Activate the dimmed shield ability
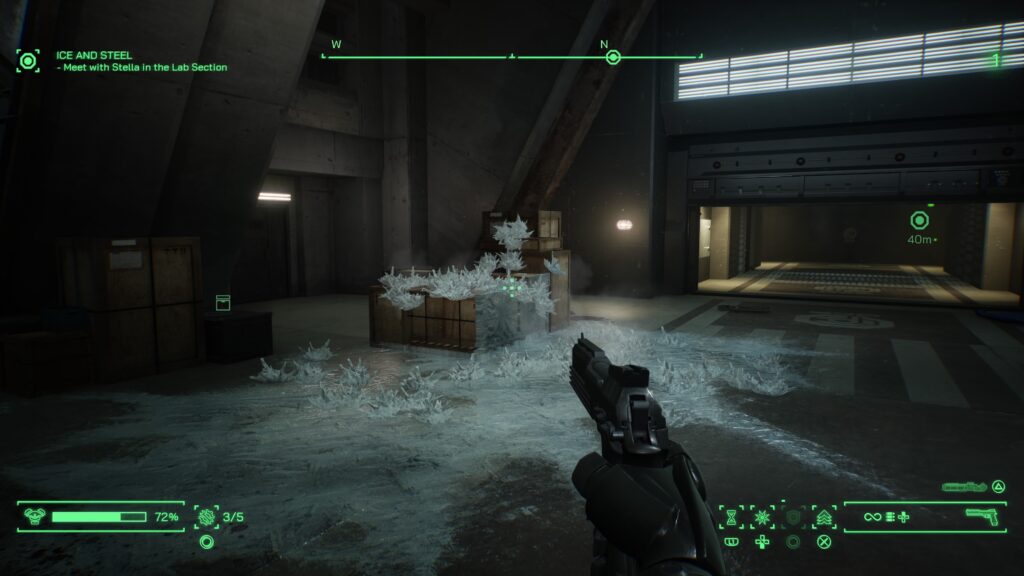This screenshot has height=576, width=1024. pyautogui.click(x=793, y=517)
